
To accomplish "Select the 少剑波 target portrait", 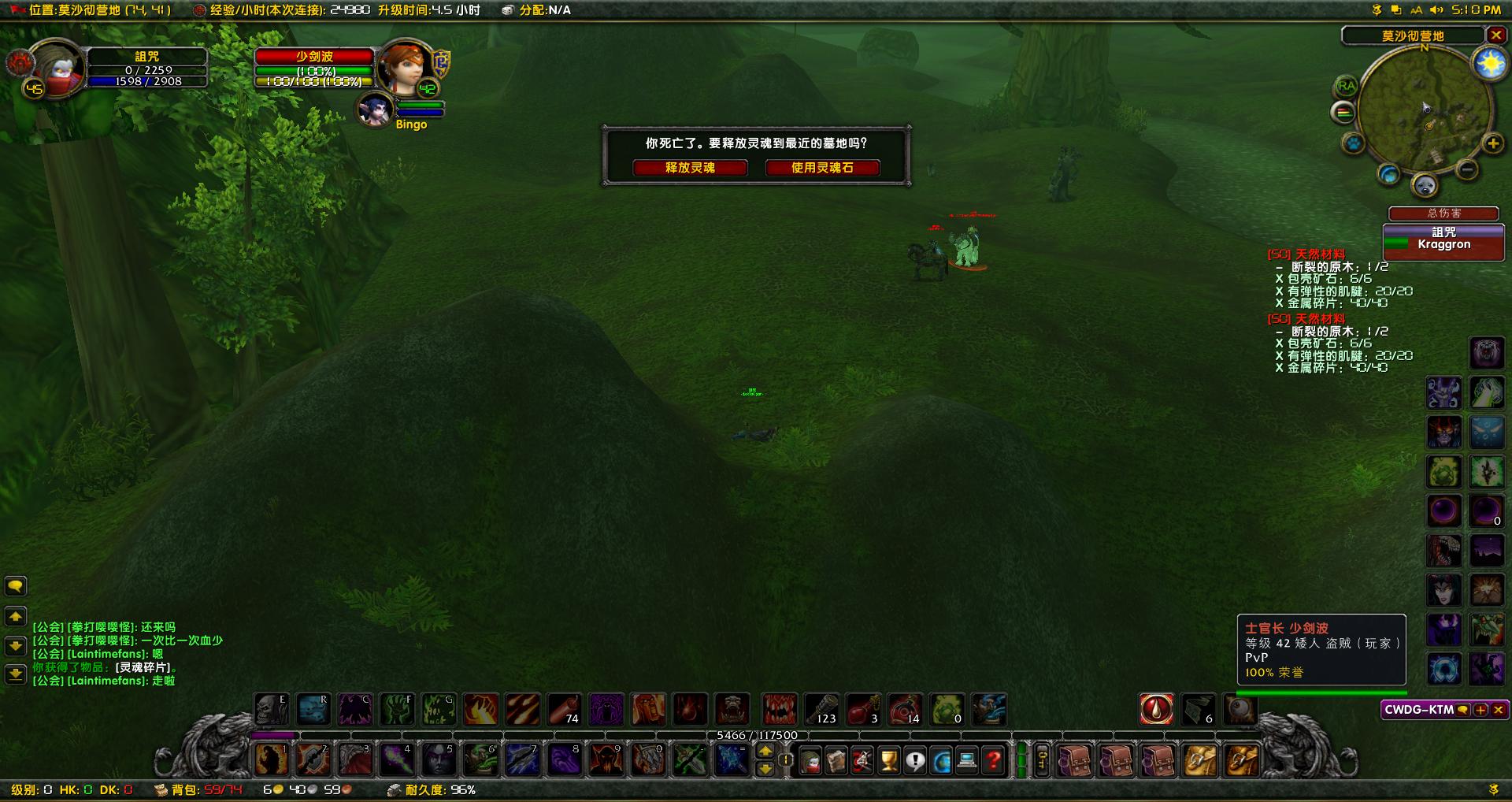I will pyautogui.click(x=403, y=68).
